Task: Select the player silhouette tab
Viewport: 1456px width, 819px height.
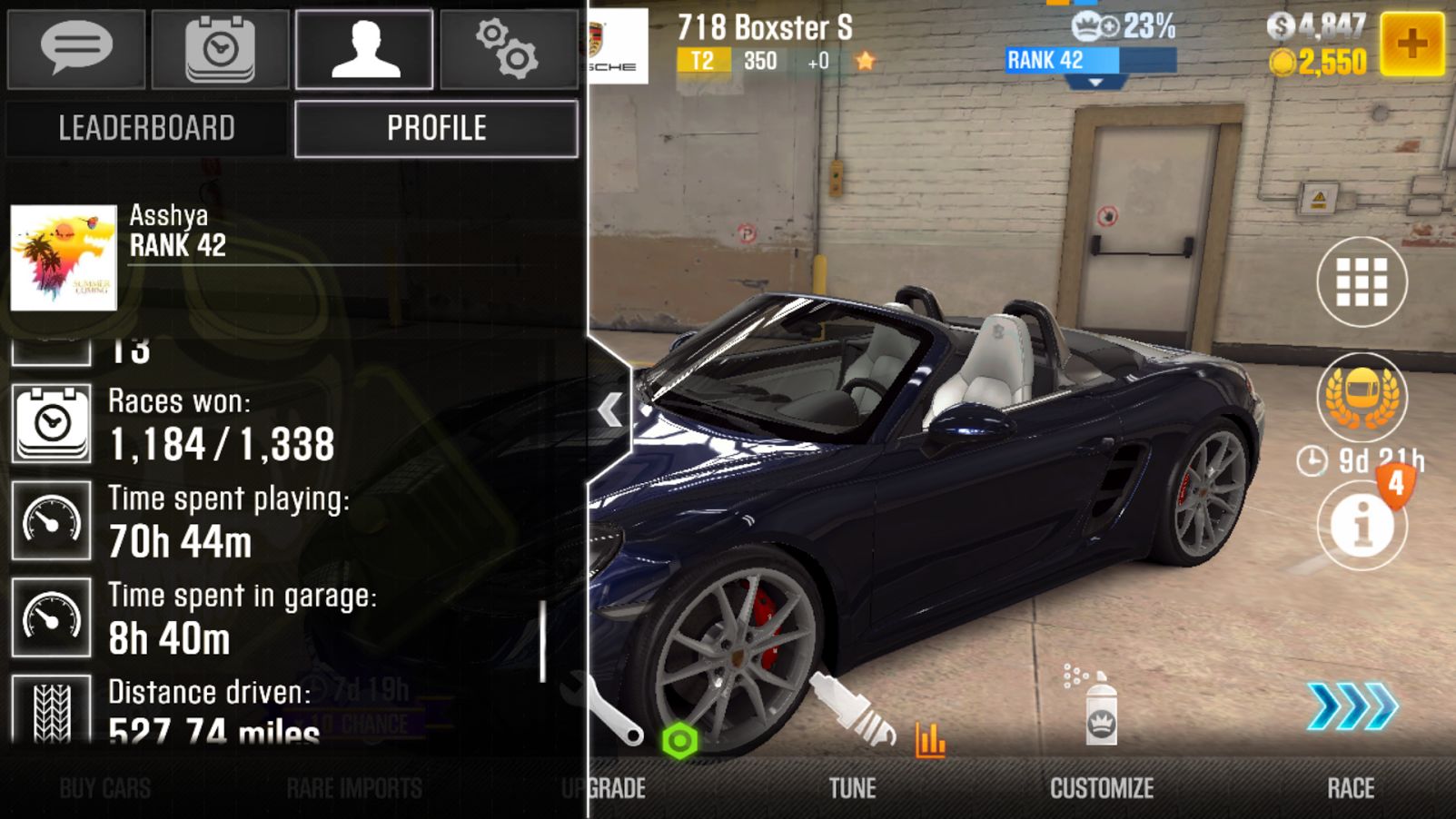Action: tap(364, 49)
